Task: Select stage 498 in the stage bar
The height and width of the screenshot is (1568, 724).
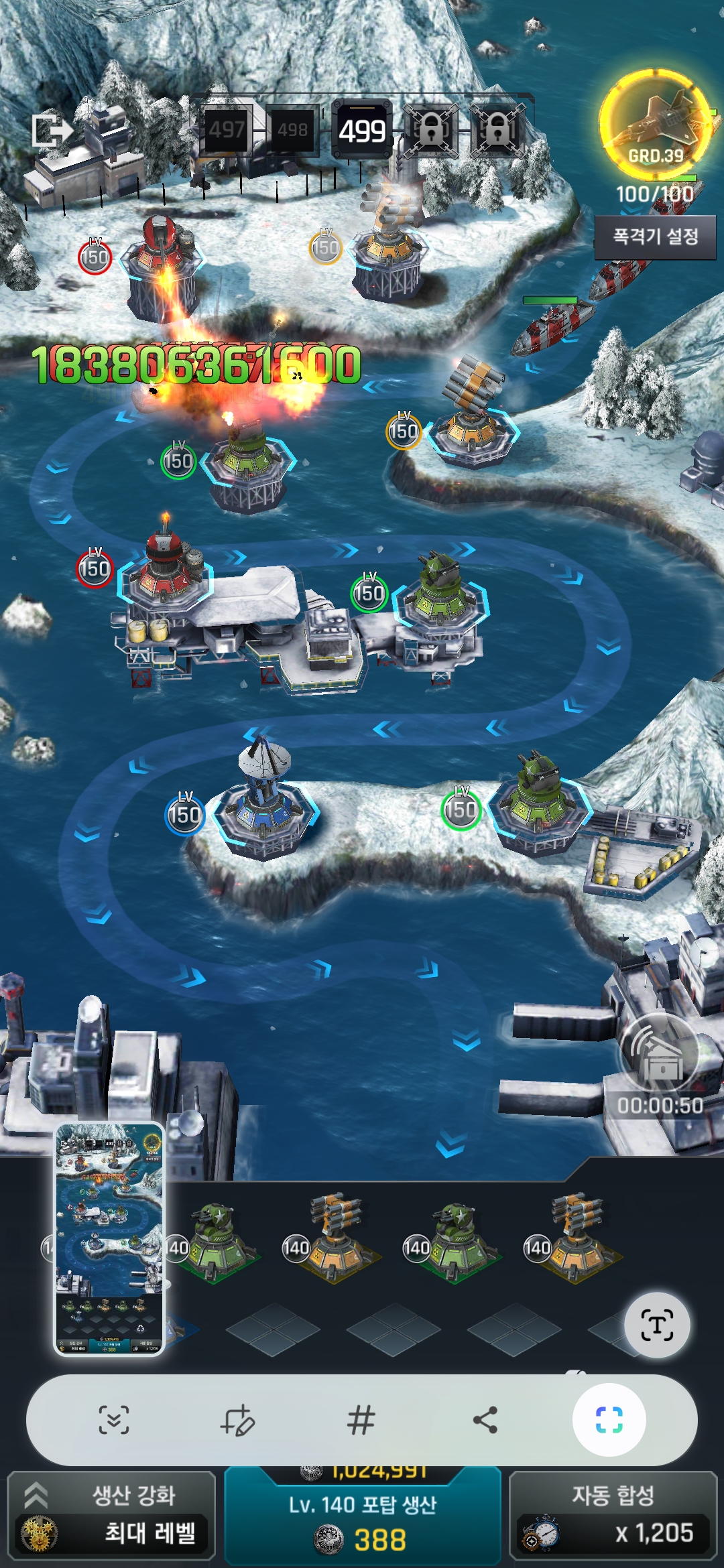Action: pos(293,129)
